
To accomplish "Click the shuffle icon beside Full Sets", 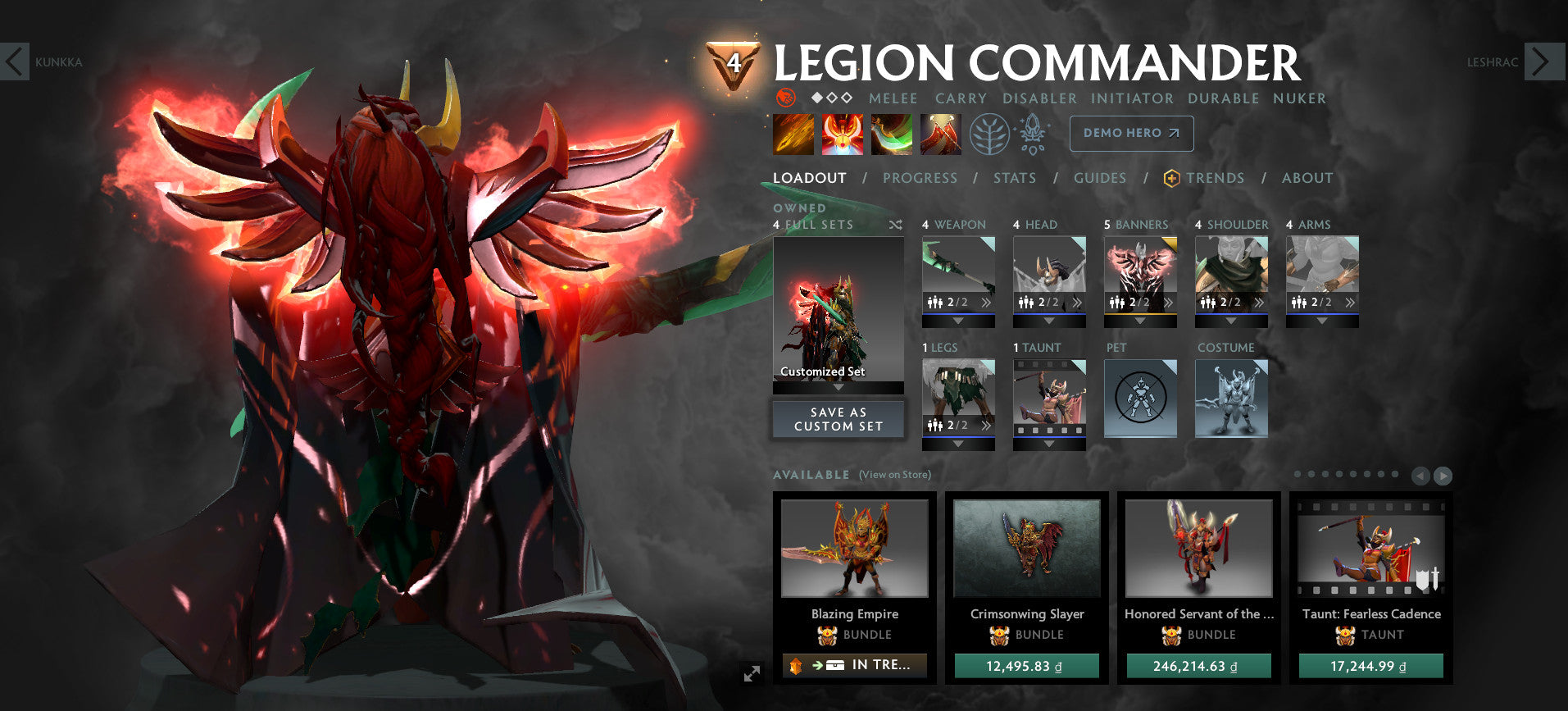I will [x=894, y=224].
